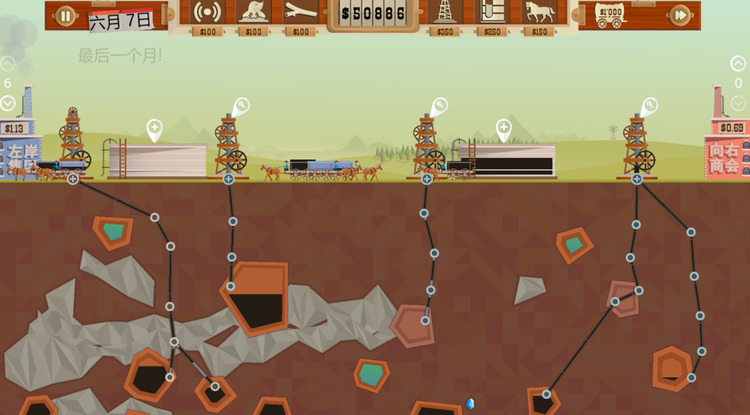Purchase an oil silo for $250

point(491,12)
